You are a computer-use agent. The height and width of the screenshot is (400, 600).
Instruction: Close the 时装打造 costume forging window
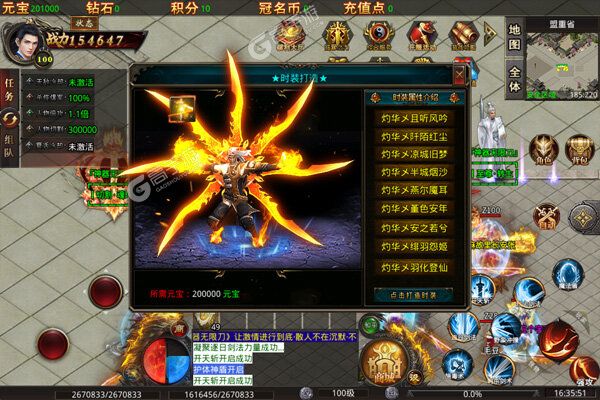459,76
